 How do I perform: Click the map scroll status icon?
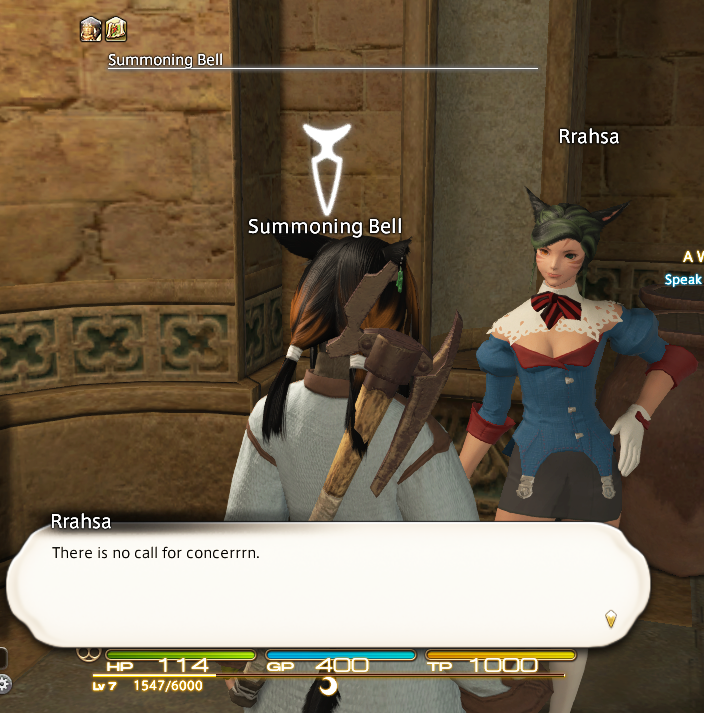tap(116, 30)
